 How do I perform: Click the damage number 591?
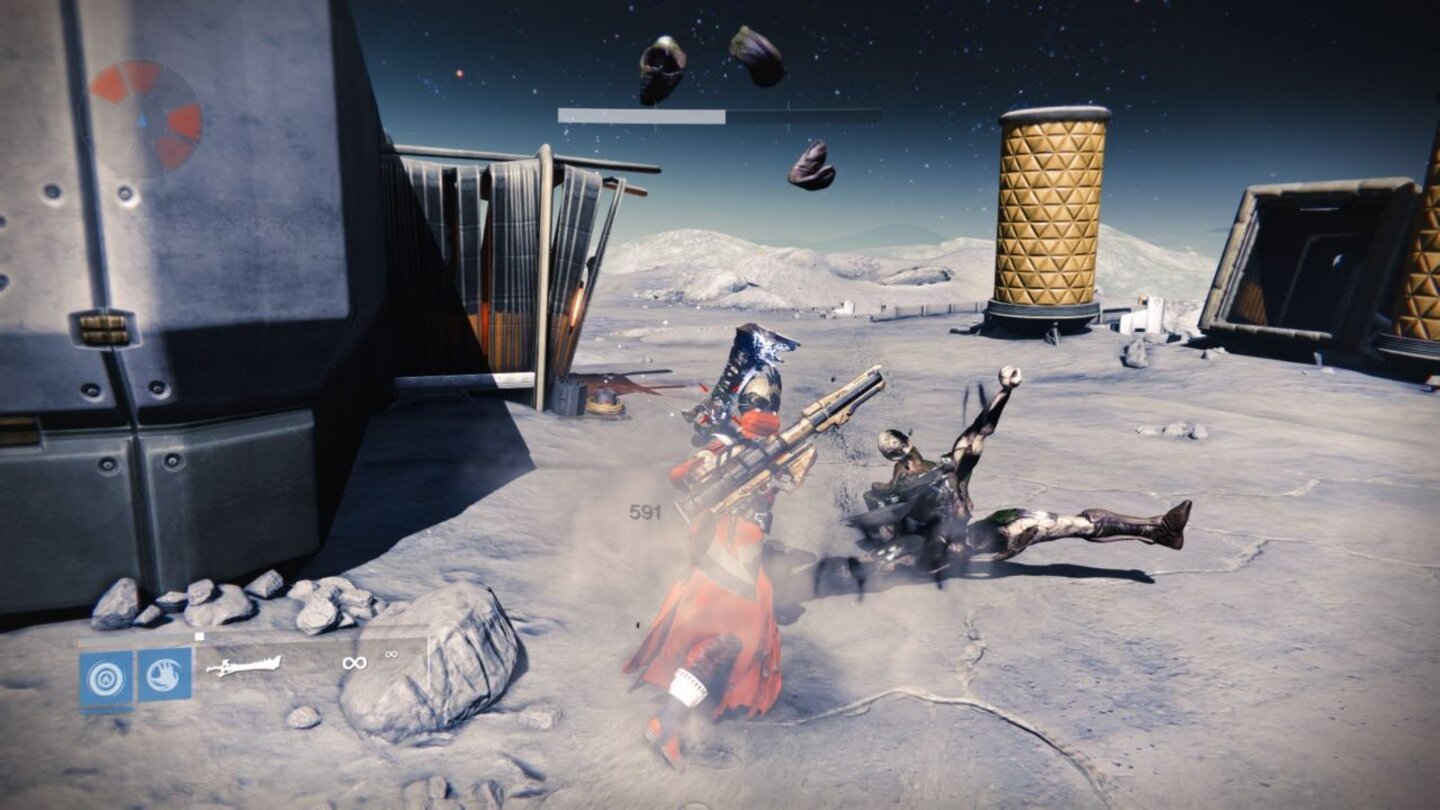tap(645, 513)
